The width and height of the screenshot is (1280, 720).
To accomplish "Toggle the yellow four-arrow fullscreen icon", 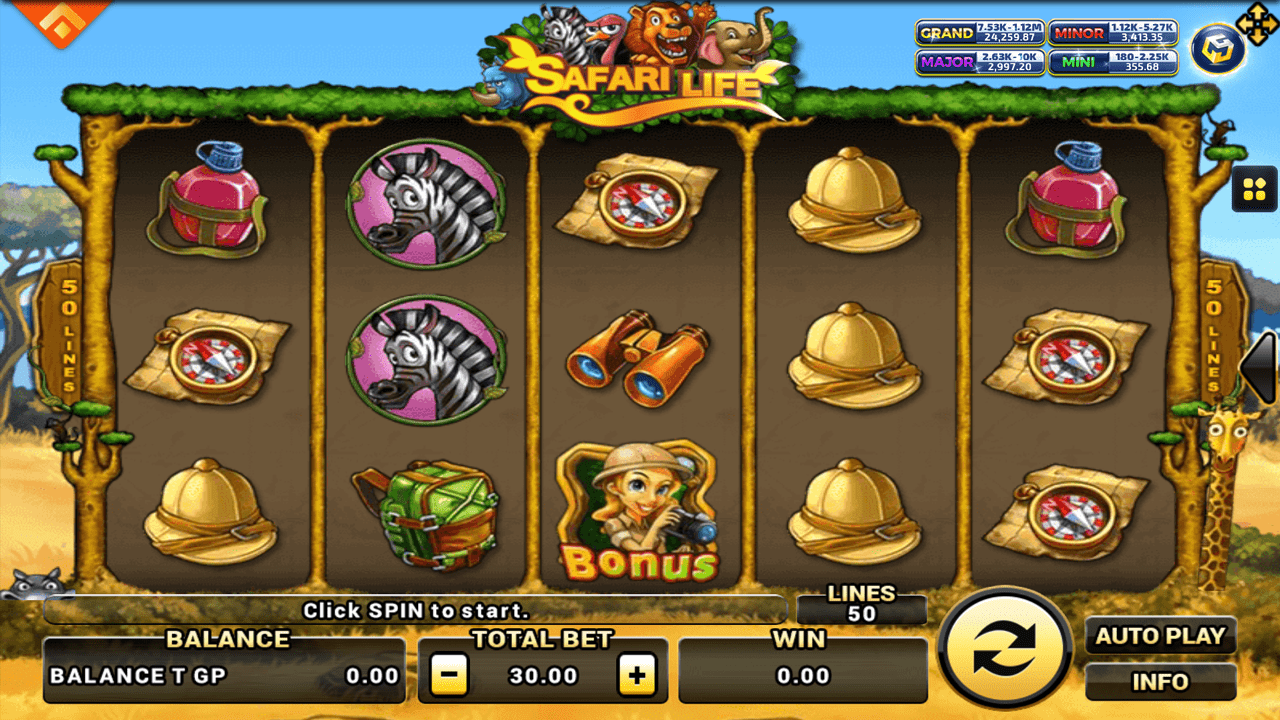I will pyautogui.click(x=1256, y=20).
